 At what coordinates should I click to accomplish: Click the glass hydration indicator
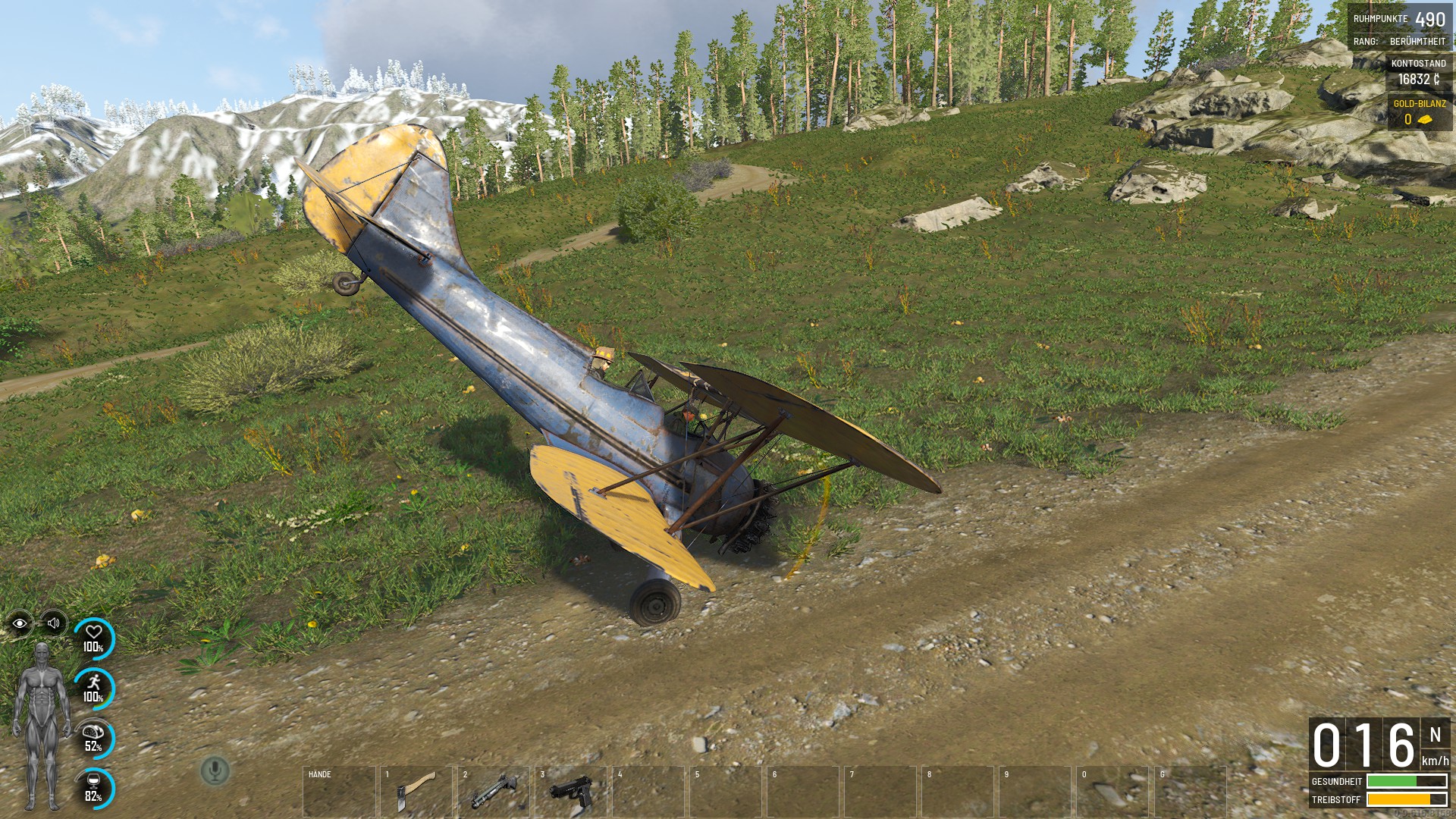(x=94, y=788)
